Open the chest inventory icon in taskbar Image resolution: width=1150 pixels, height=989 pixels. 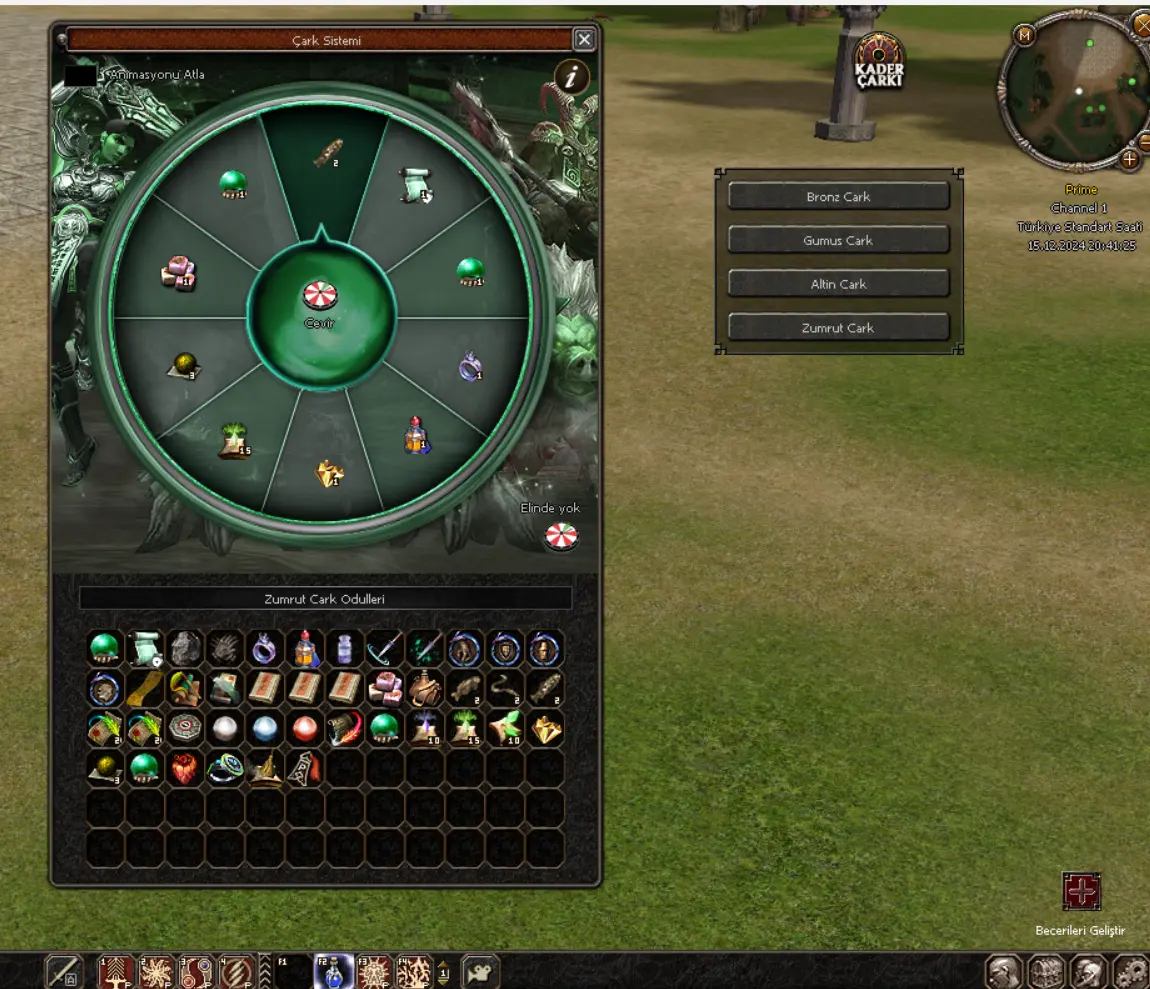1047,971
